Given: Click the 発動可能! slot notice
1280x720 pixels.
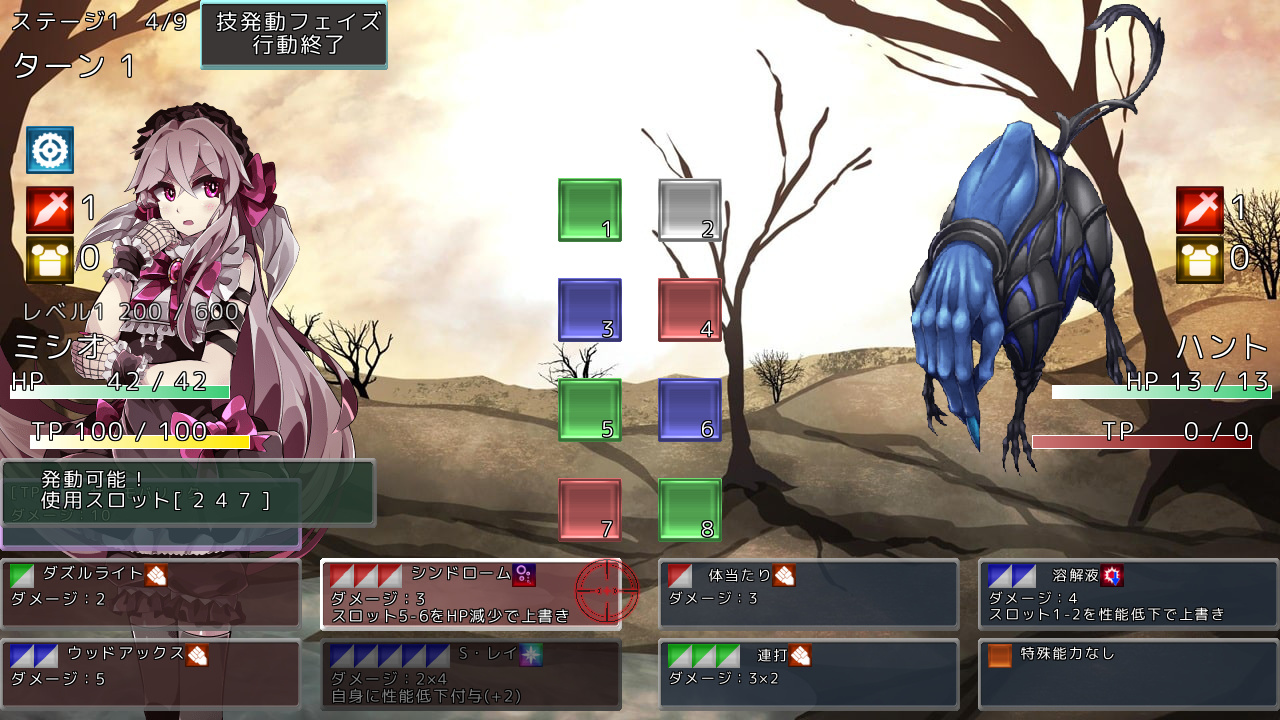Looking at the screenshot, I should [x=188, y=490].
